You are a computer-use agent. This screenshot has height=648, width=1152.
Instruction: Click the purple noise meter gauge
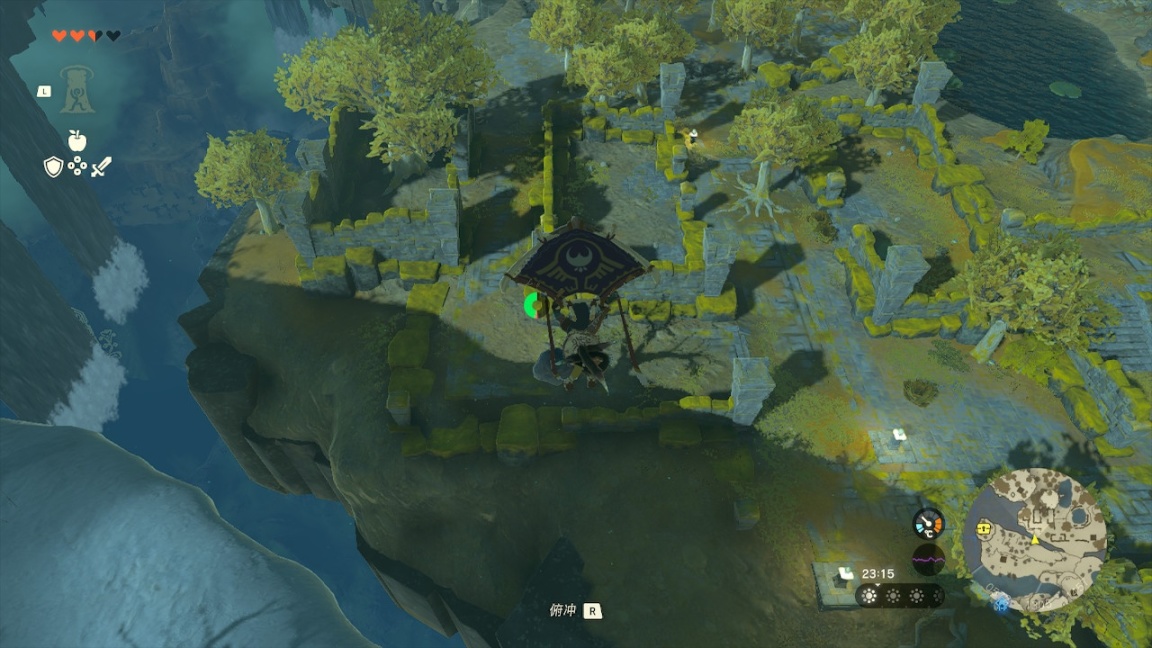click(x=928, y=560)
